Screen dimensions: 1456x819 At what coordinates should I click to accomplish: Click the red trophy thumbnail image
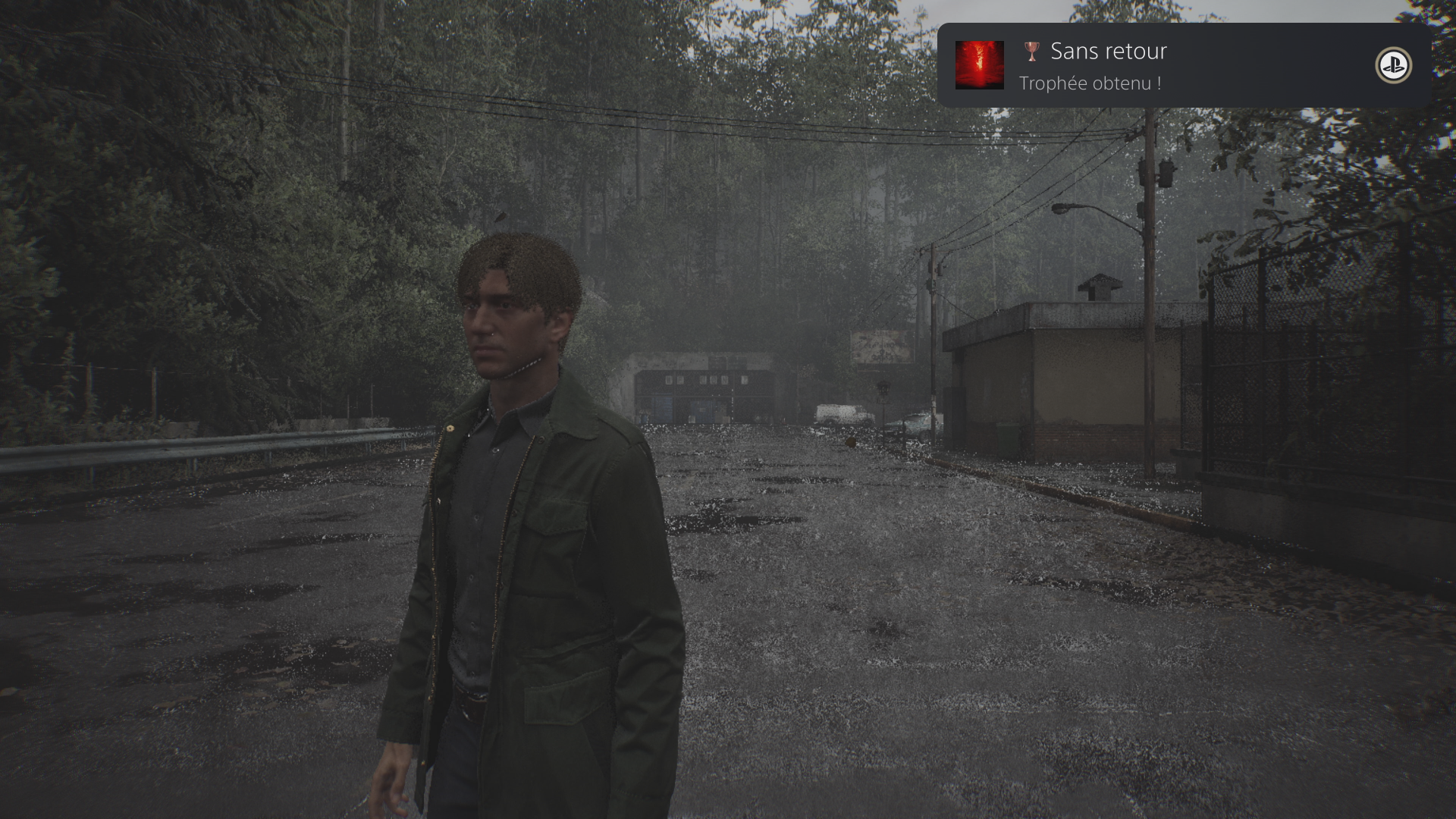[979, 65]
